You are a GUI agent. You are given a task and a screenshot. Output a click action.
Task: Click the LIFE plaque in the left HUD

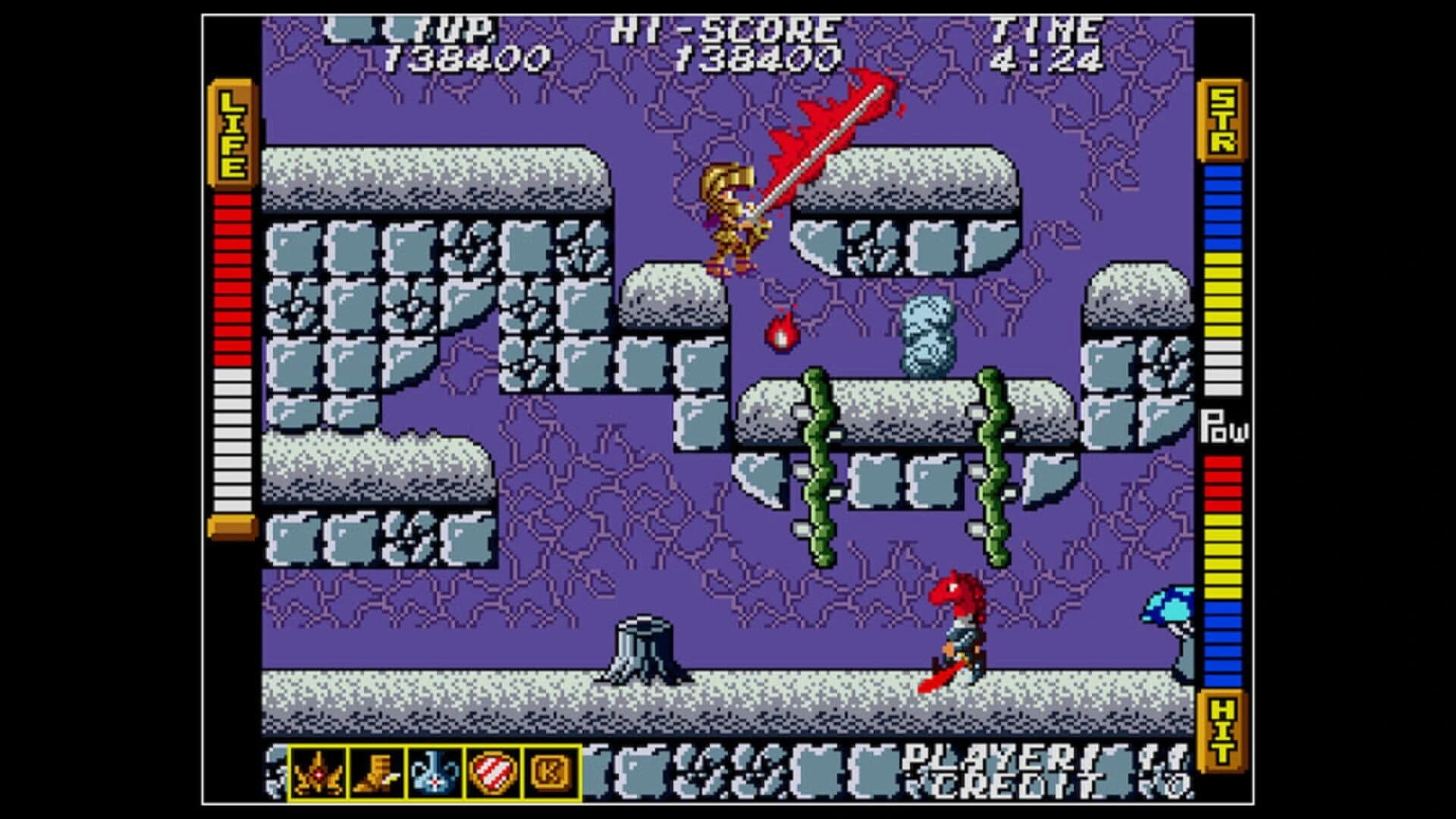pyautogui.click(x=231, y=133)
